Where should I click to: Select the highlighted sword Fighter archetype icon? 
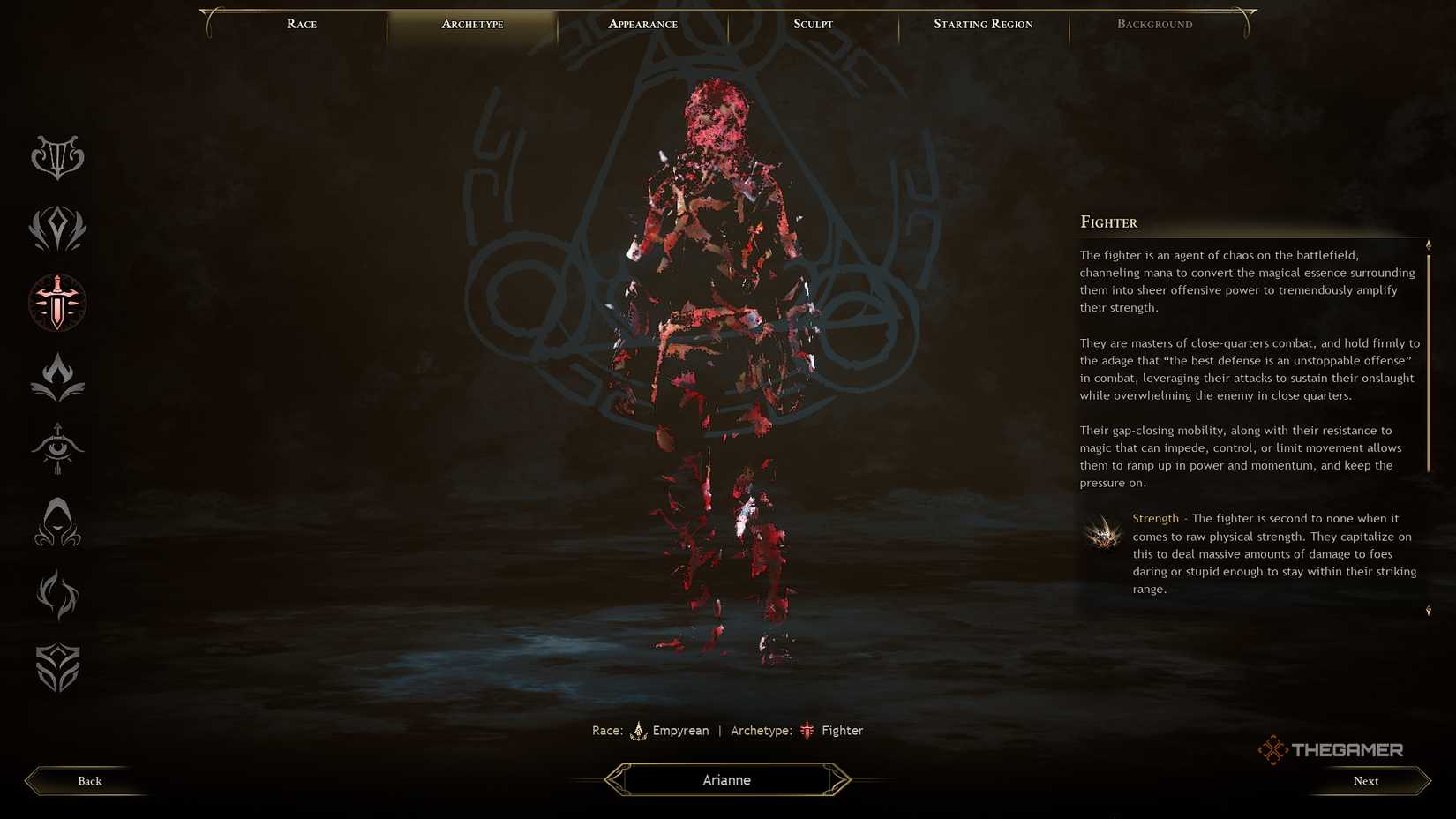click(x=56, y=303)
